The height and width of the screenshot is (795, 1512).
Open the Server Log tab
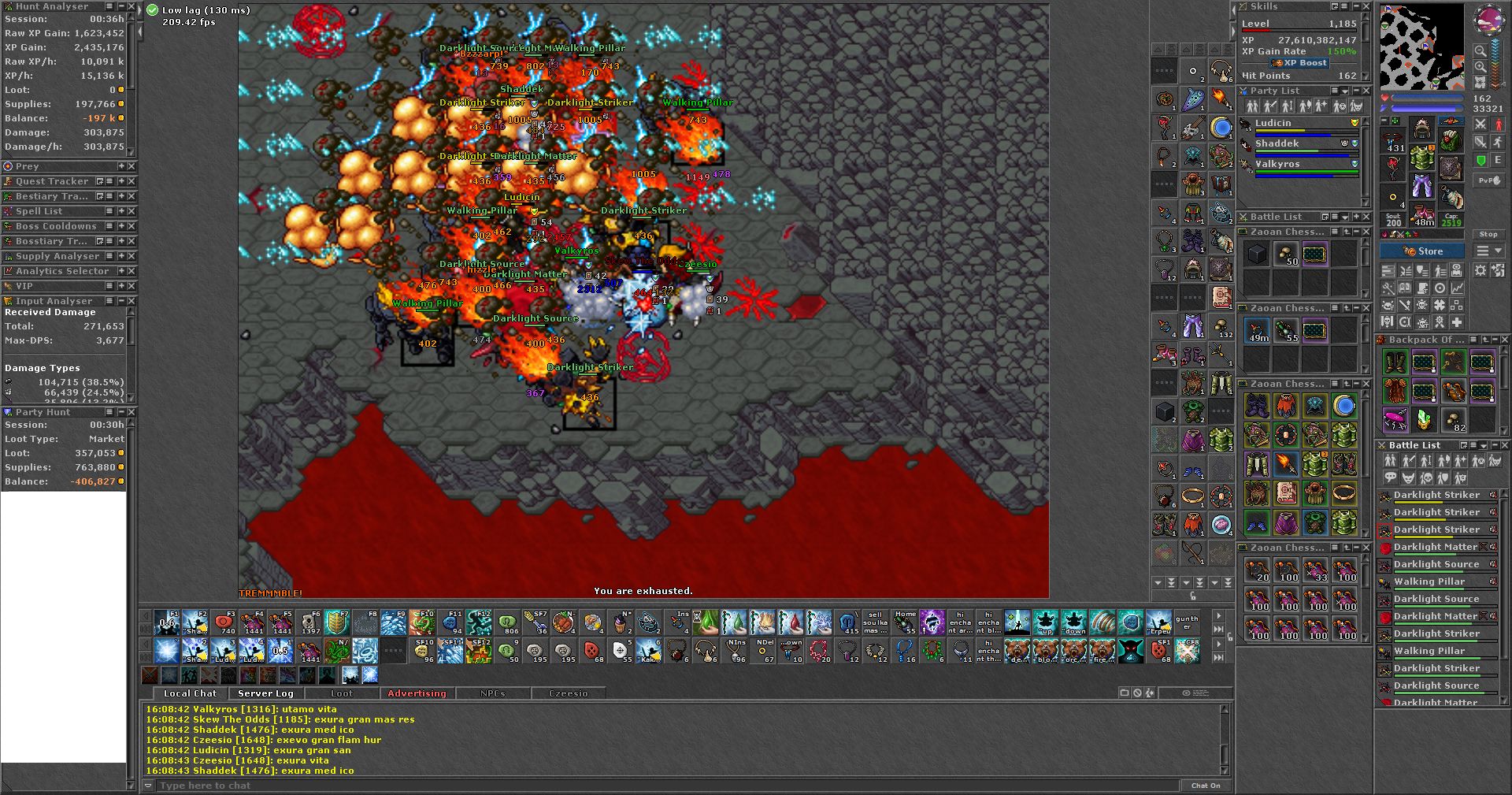[265, 693]
